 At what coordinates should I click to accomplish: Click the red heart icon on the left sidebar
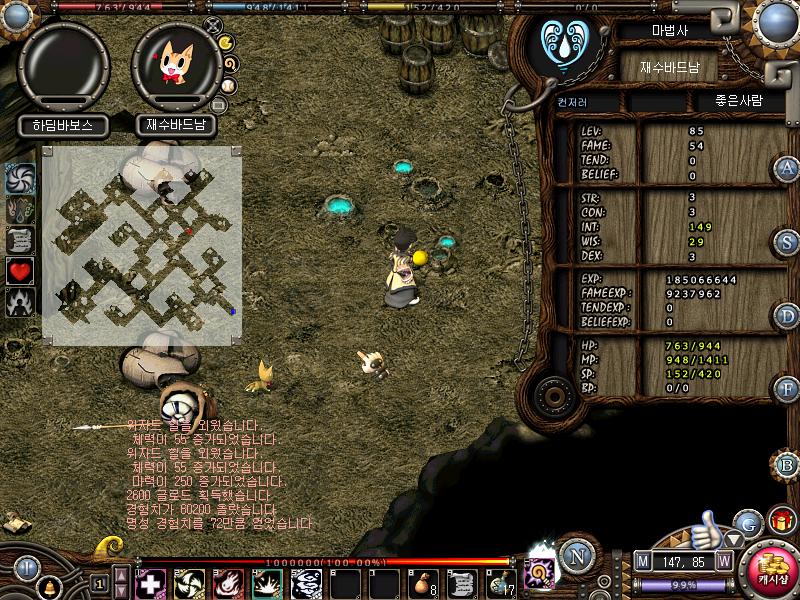(x=20, y=270)
